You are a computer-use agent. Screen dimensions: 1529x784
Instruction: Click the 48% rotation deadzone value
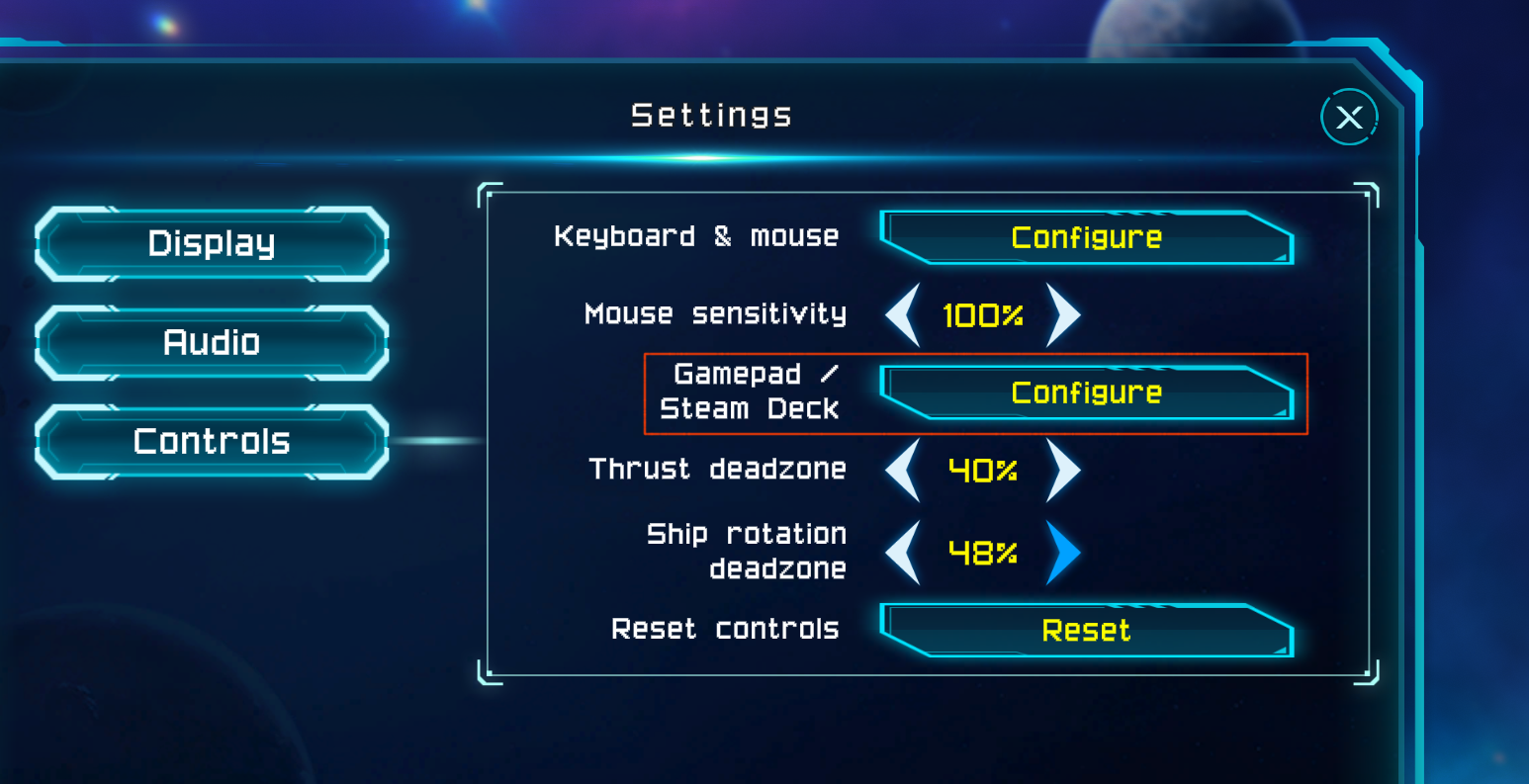(x=983, y=554)
